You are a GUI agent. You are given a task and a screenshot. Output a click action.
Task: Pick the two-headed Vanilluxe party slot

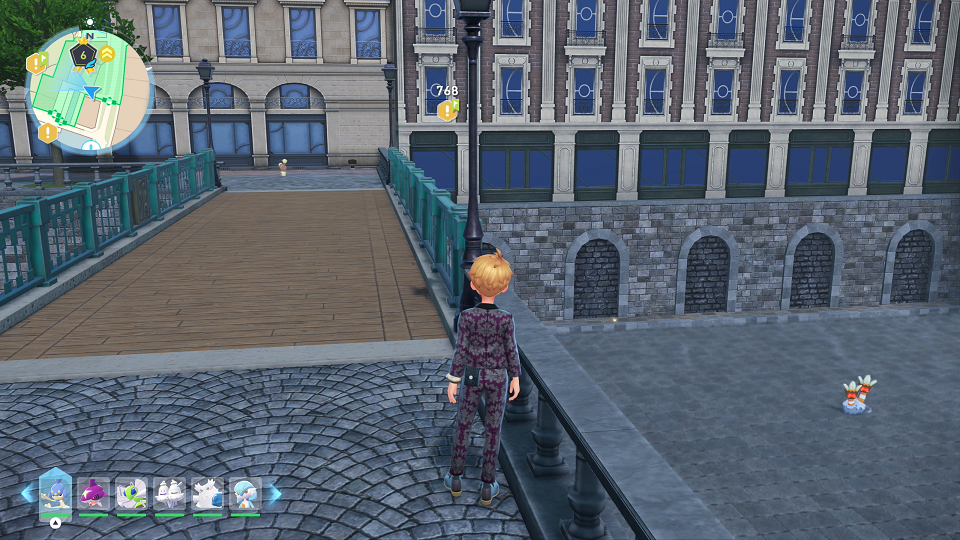[170, 494]
